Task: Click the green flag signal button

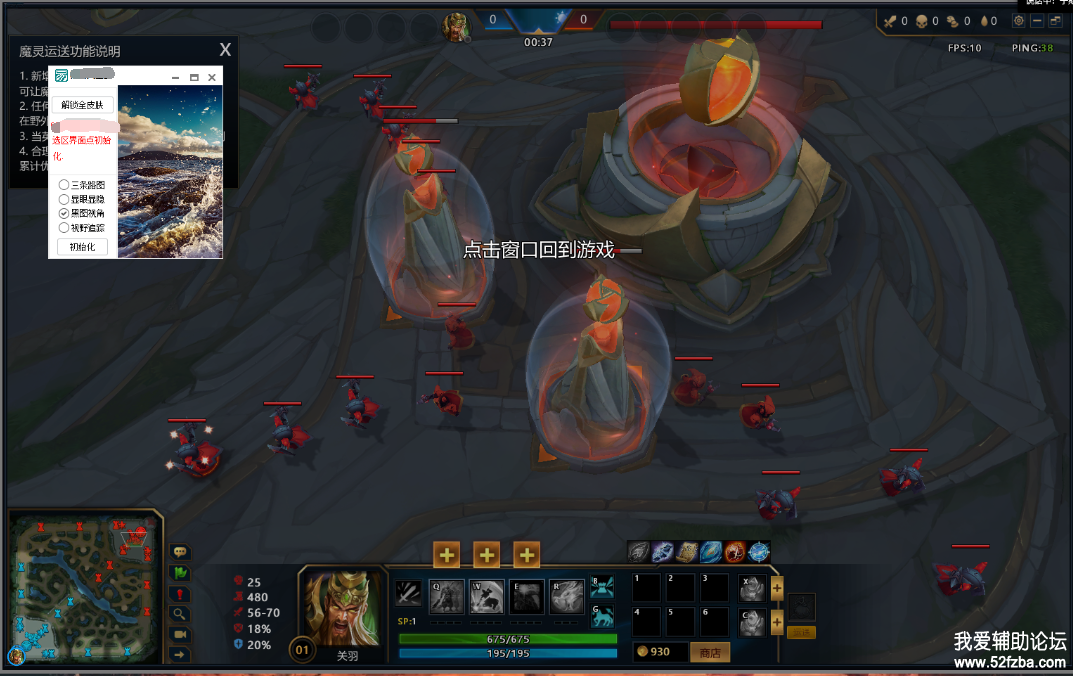Action: pos(180,573)
